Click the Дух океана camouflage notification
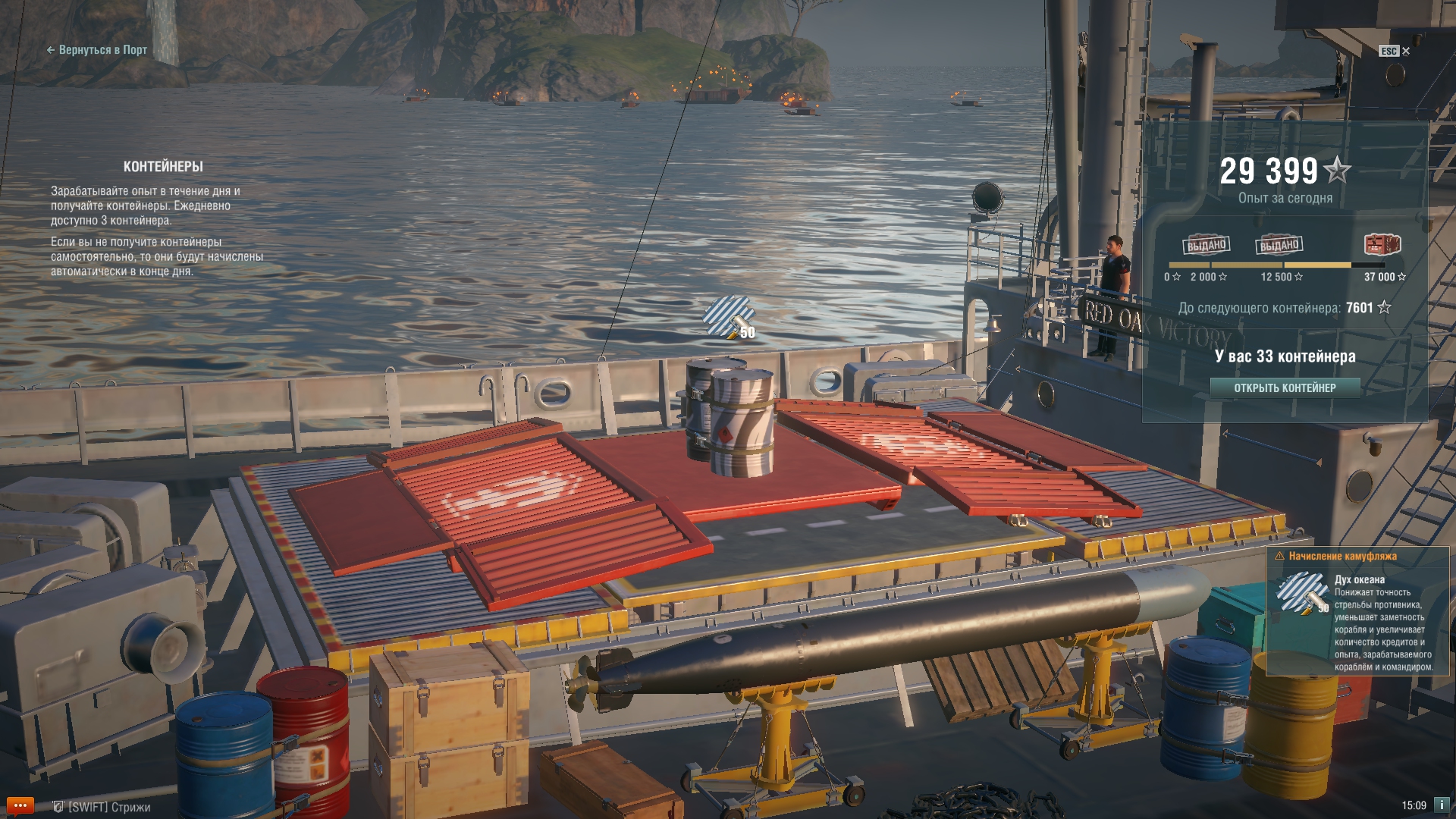The image size is (1456, 819). click(1357, 611)
